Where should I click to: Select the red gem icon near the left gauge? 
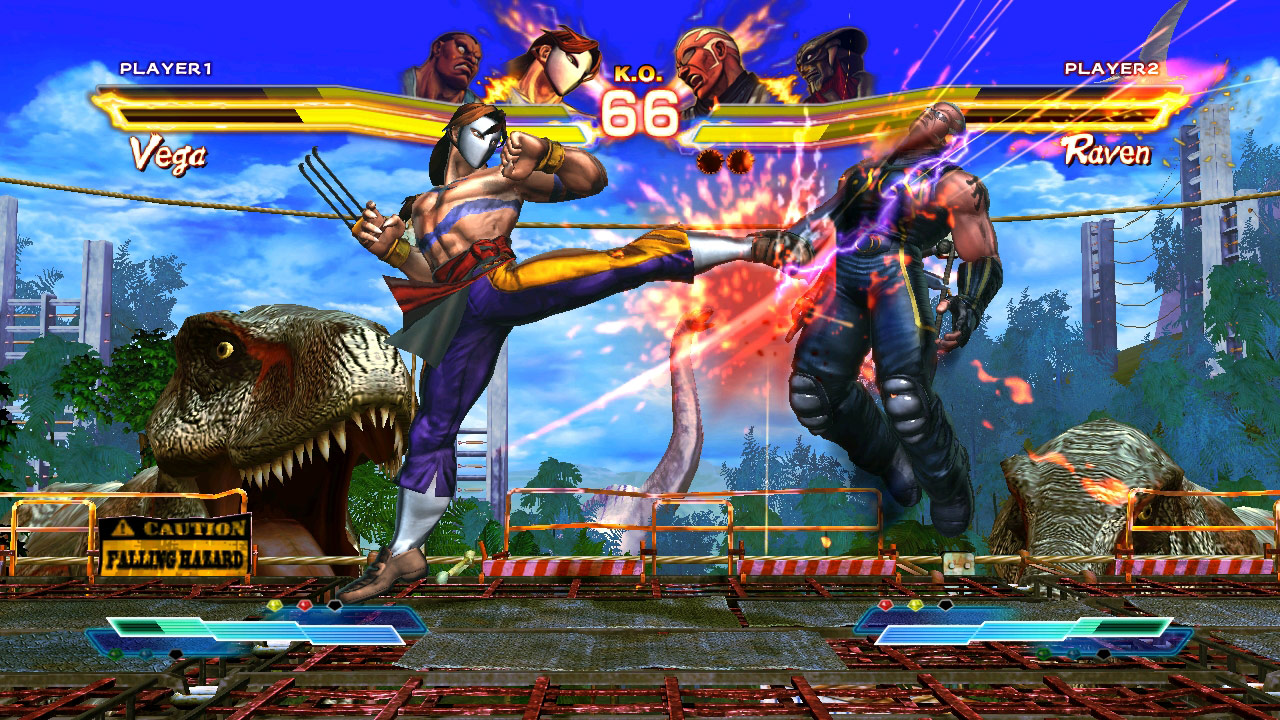tap(304, 605)
